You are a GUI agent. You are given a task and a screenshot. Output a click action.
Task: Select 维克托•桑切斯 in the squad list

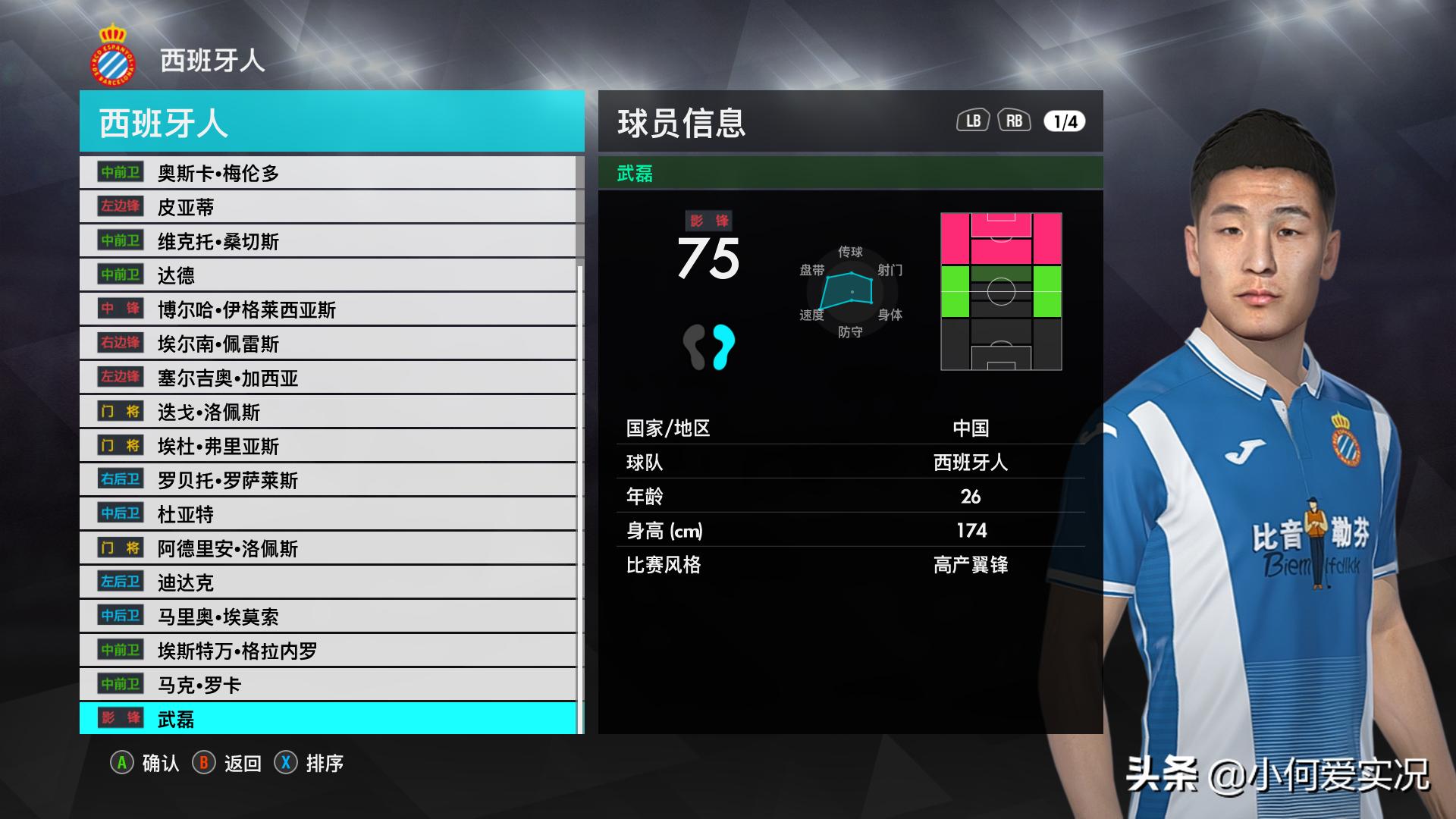tap(328, 241)
